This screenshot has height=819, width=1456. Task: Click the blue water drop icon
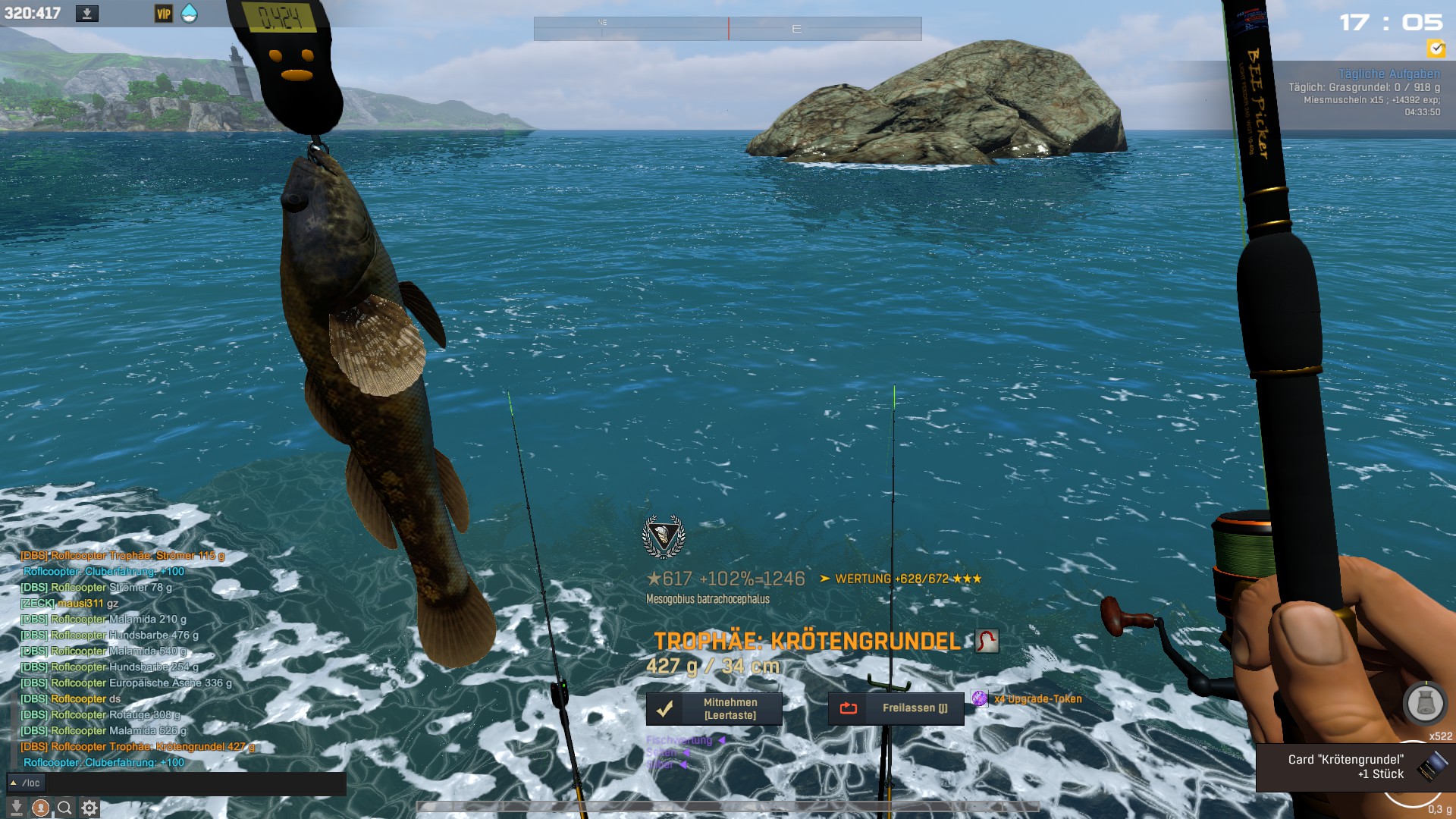point(189,14)
